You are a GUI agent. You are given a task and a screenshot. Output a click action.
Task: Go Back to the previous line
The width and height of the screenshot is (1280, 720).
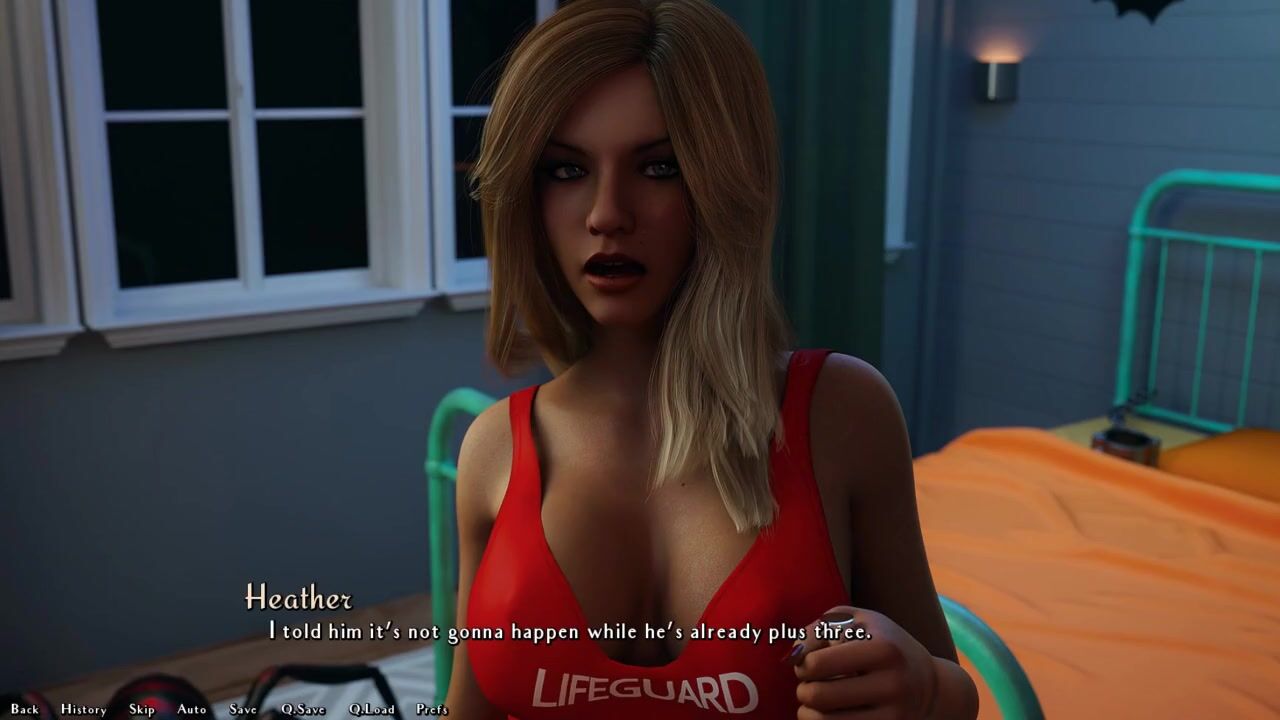[x=24, y=709]
